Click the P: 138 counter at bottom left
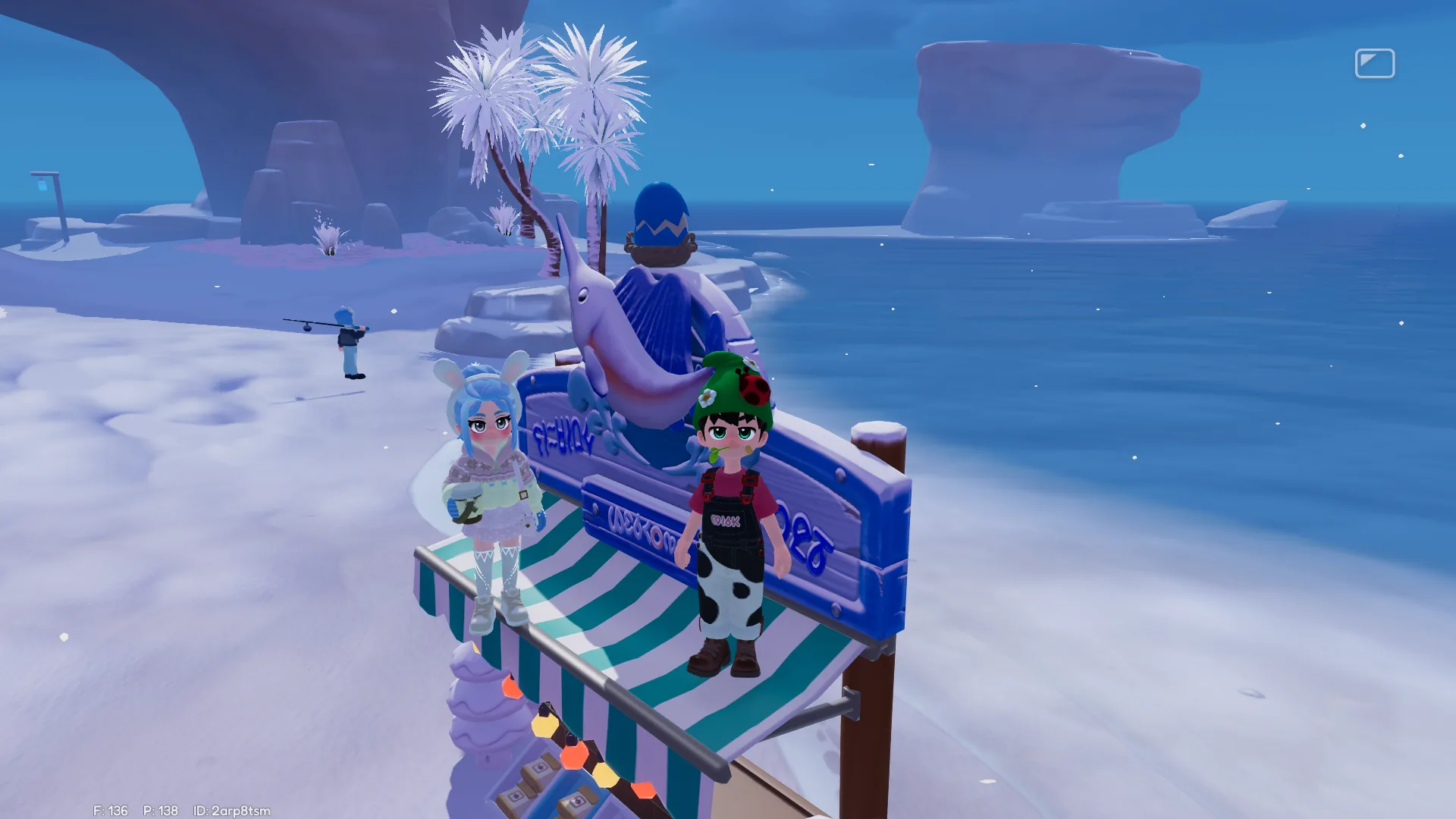The width and height of the screenshot is (1456, 819). point(159,811)
